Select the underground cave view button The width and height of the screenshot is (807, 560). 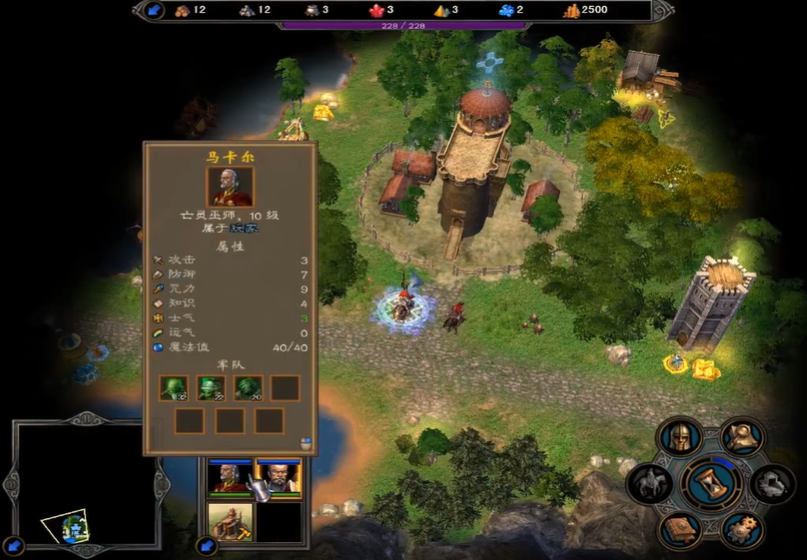click(773, 484)
